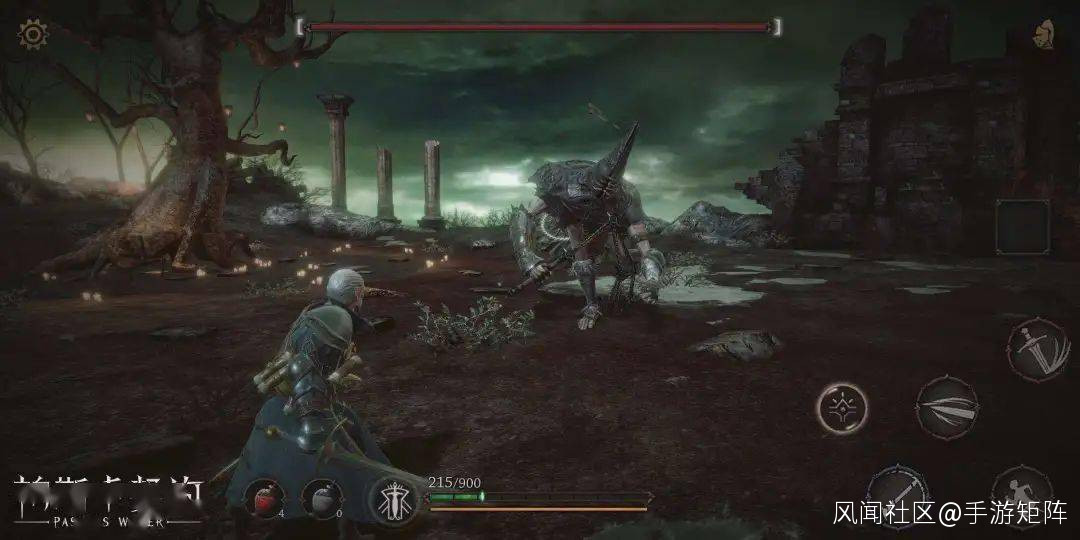This screenshot has width=1080, height=540.
Task: Use the red health potion
Action: click(267, 498)
